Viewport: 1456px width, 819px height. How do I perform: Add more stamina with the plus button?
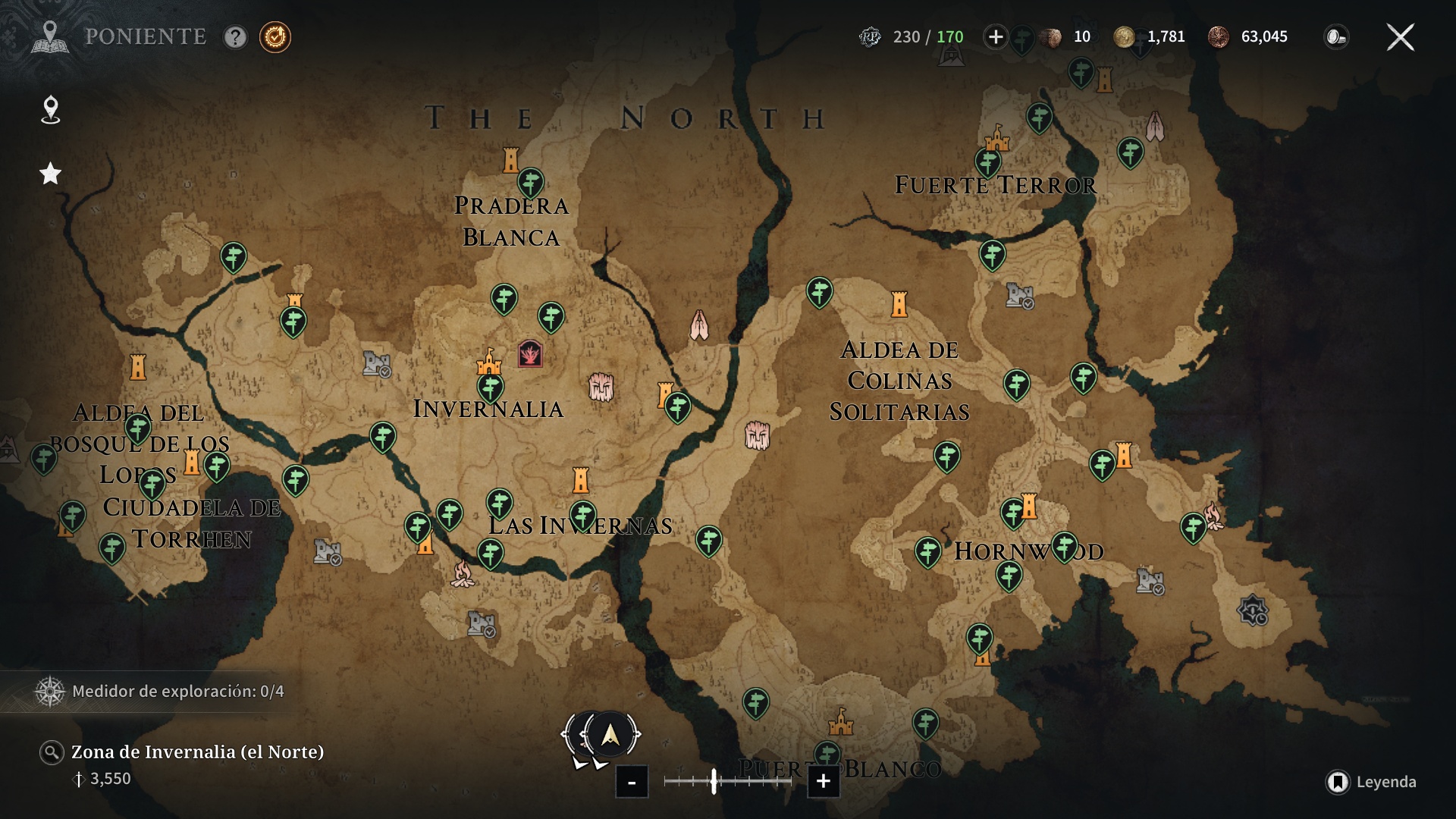[x=995, y=37]
